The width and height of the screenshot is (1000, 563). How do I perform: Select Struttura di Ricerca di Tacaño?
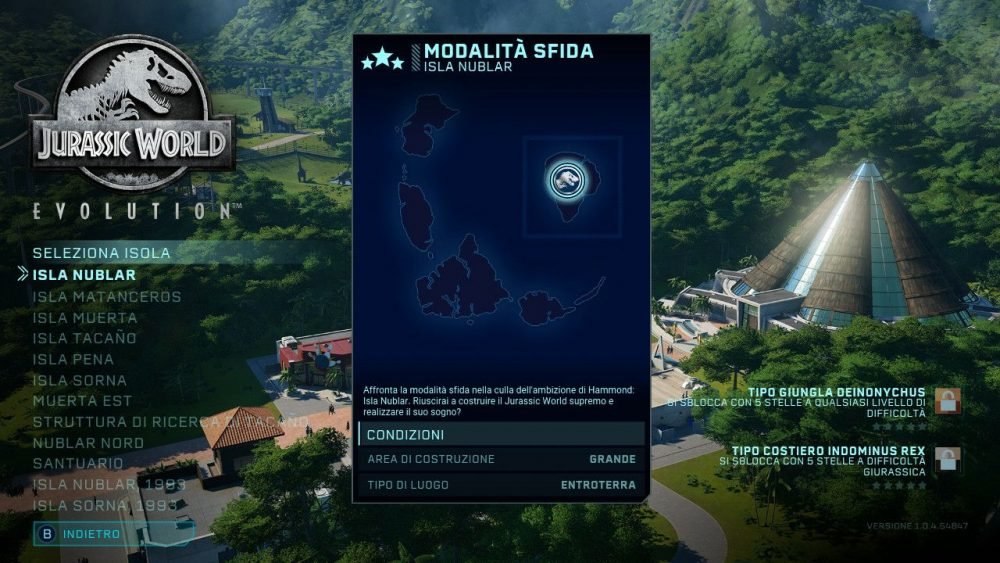(x=170, y=422)
